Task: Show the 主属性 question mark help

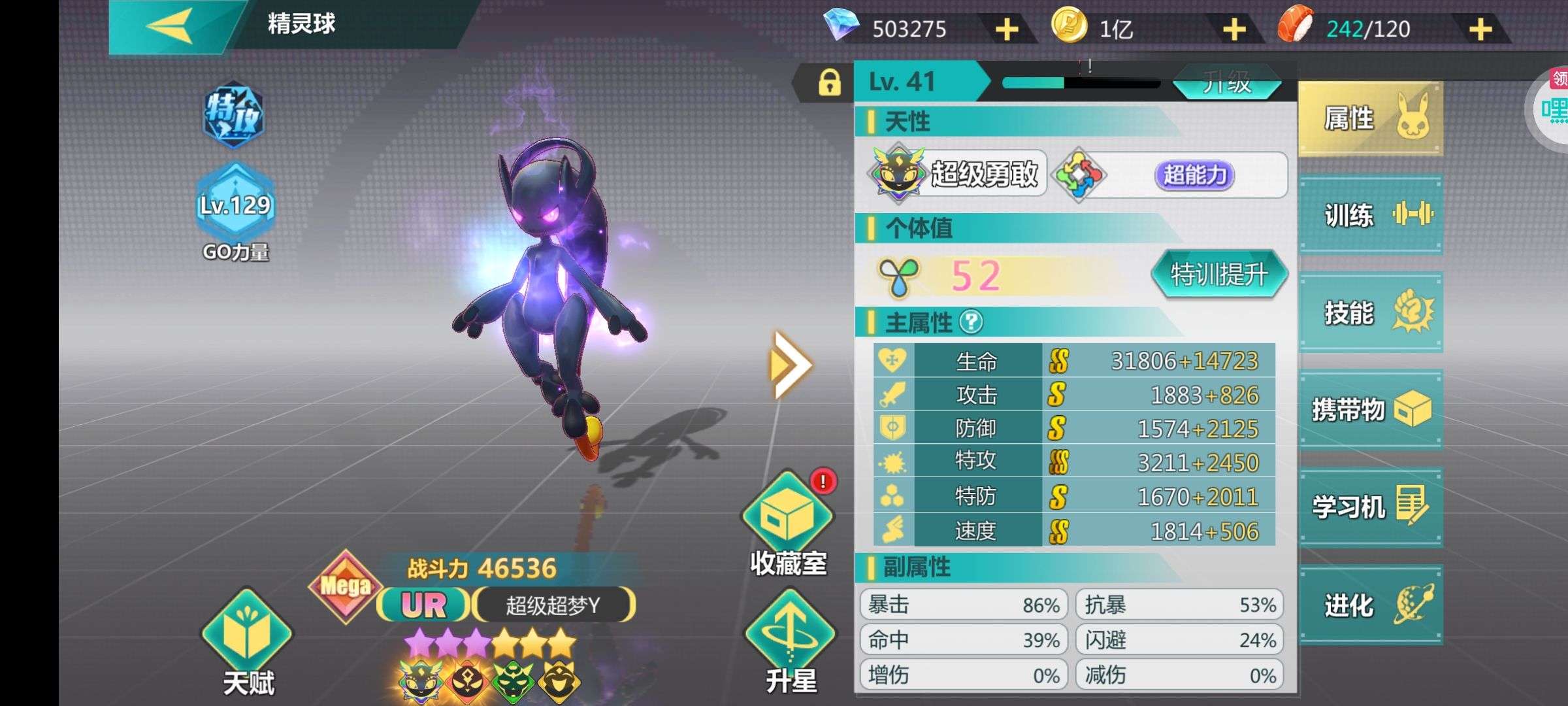Action: point(972,322)
